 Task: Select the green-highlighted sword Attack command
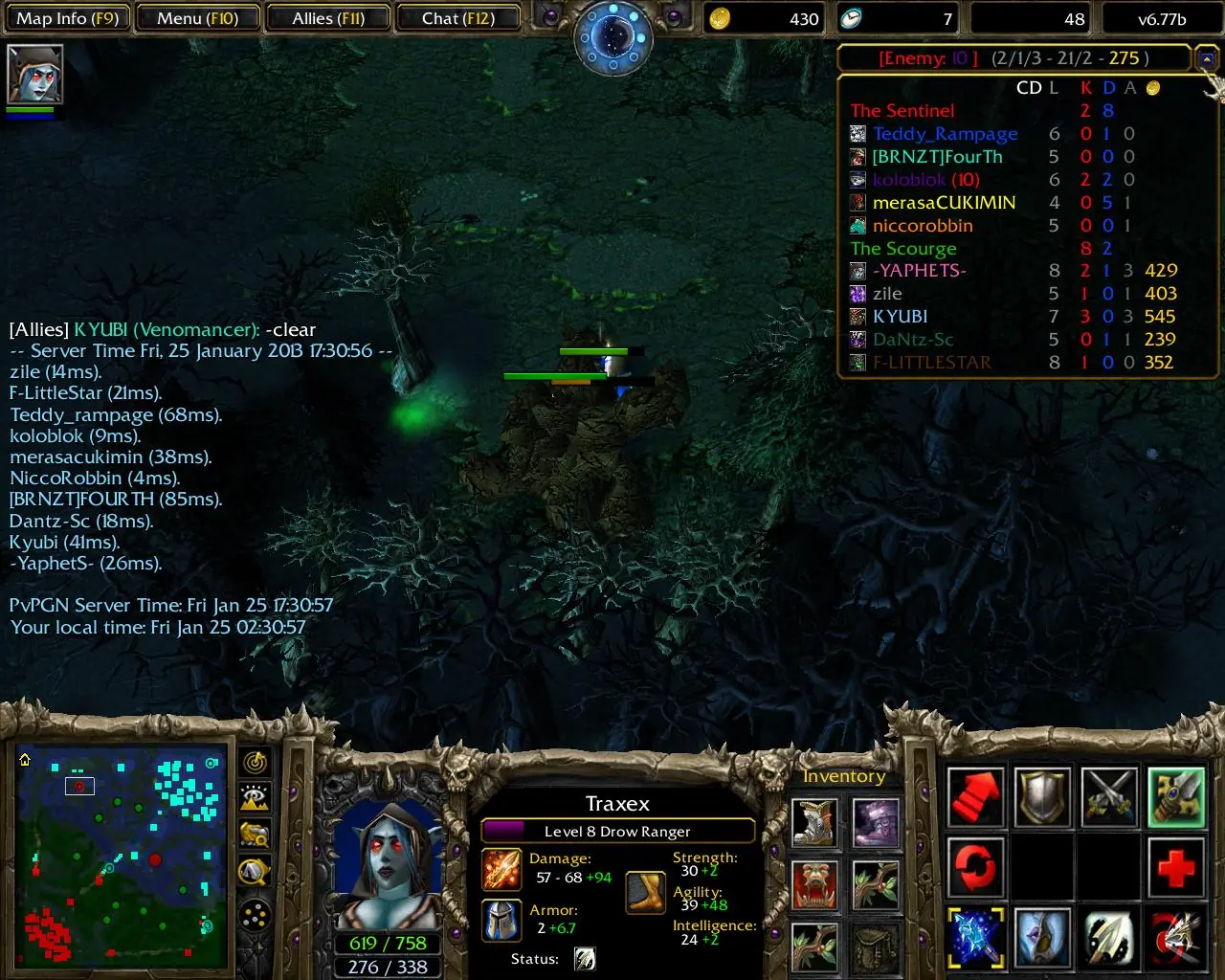[x=1176, y=797]
